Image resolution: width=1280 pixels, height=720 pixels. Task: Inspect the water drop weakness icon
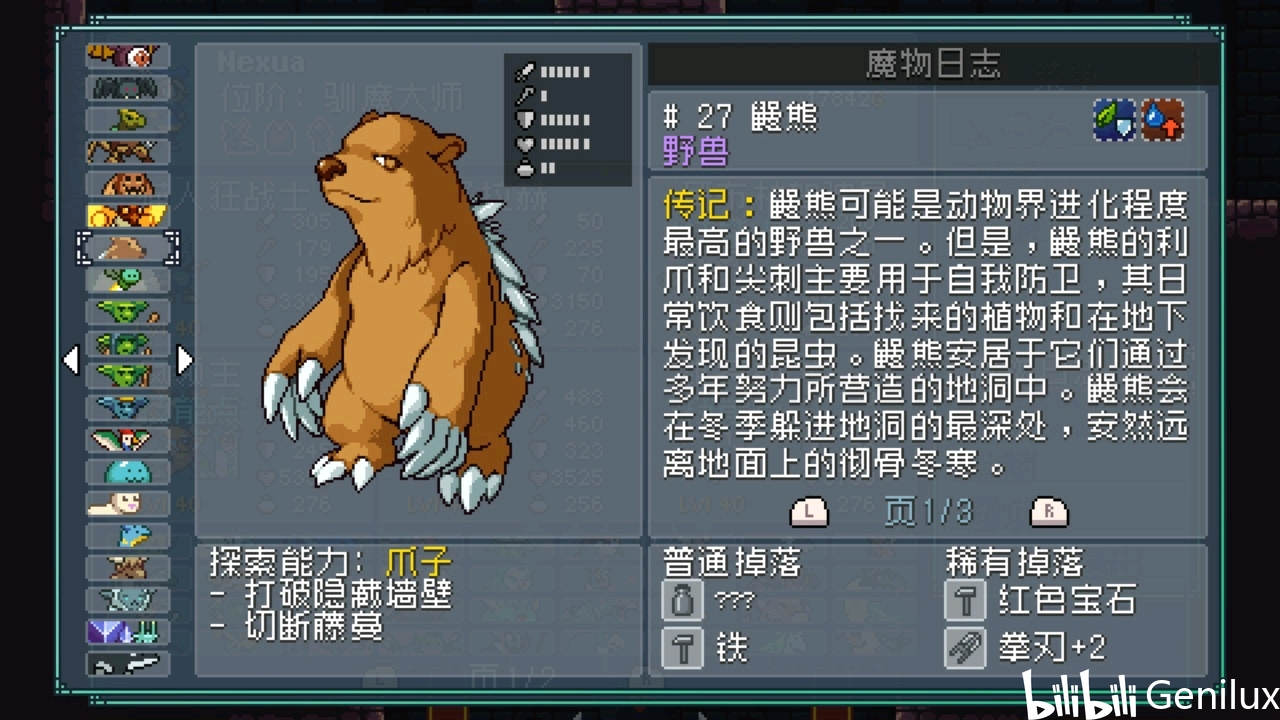point(1163,120)
